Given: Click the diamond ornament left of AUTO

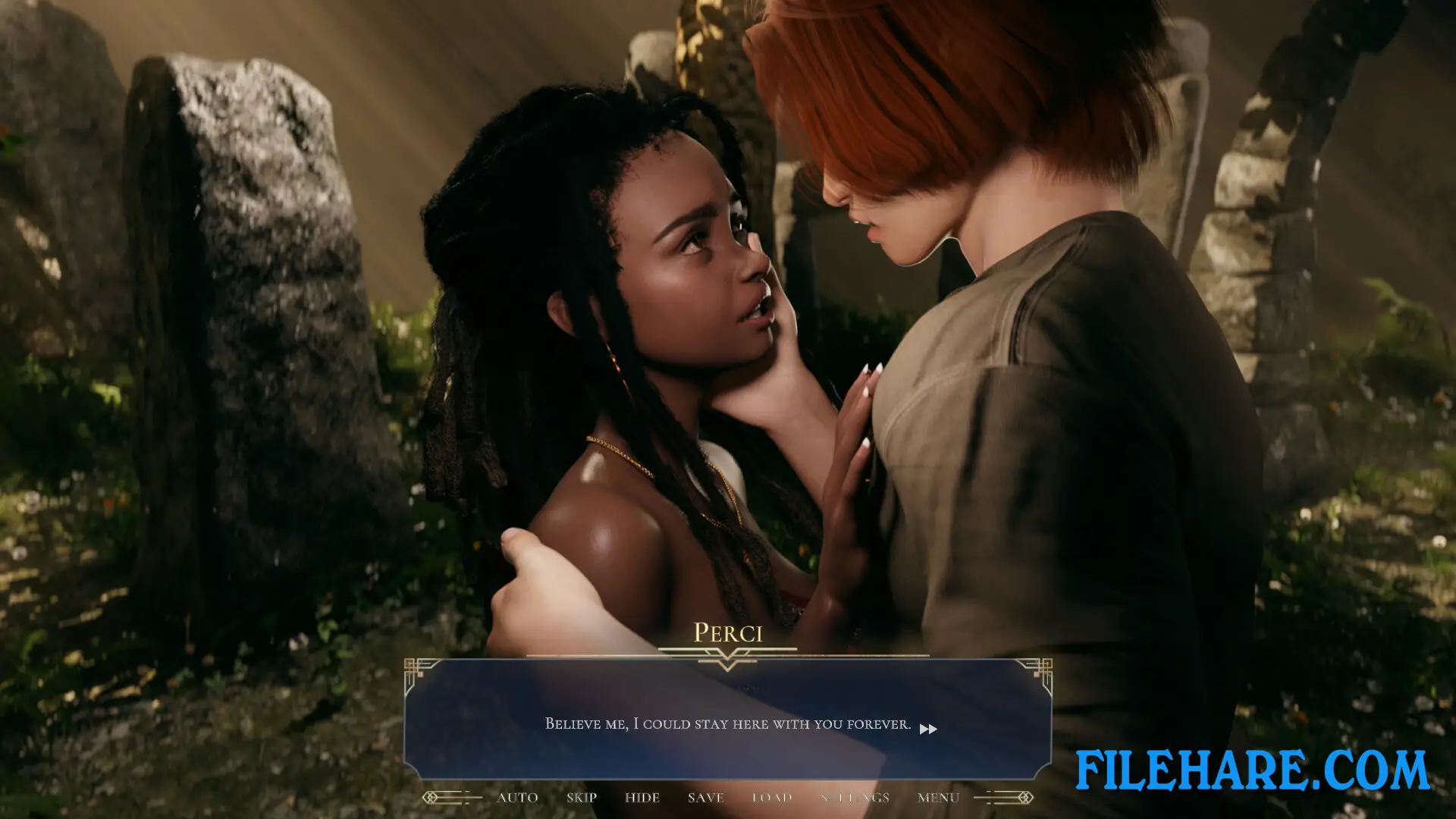Looking at the screenshot, I should pos(430,797).
